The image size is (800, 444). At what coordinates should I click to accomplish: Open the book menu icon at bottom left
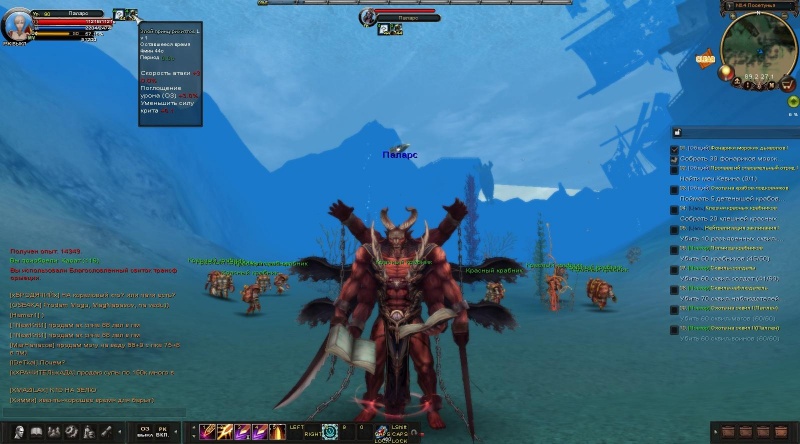35,431
